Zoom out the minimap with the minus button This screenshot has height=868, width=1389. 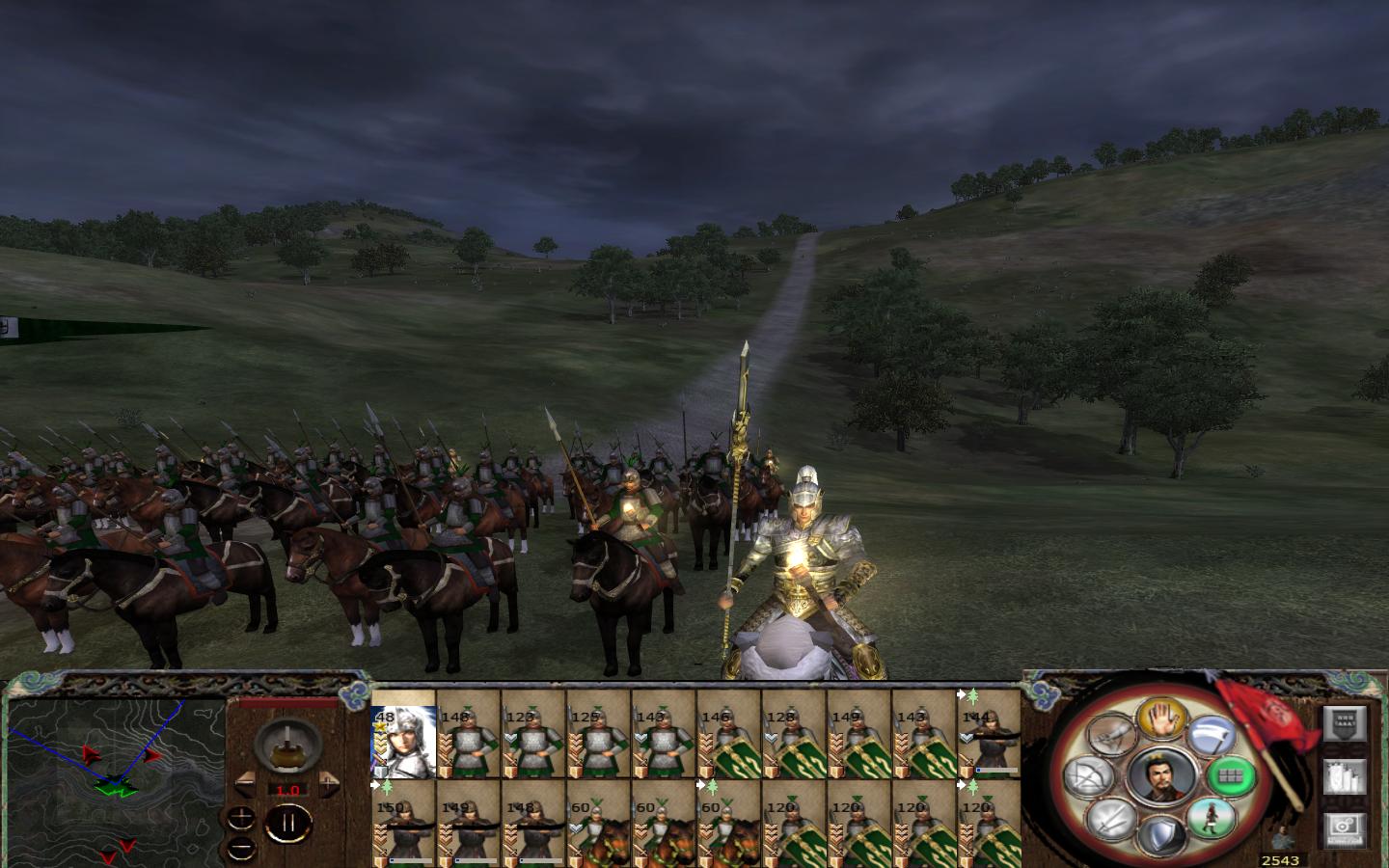(241, 848)
